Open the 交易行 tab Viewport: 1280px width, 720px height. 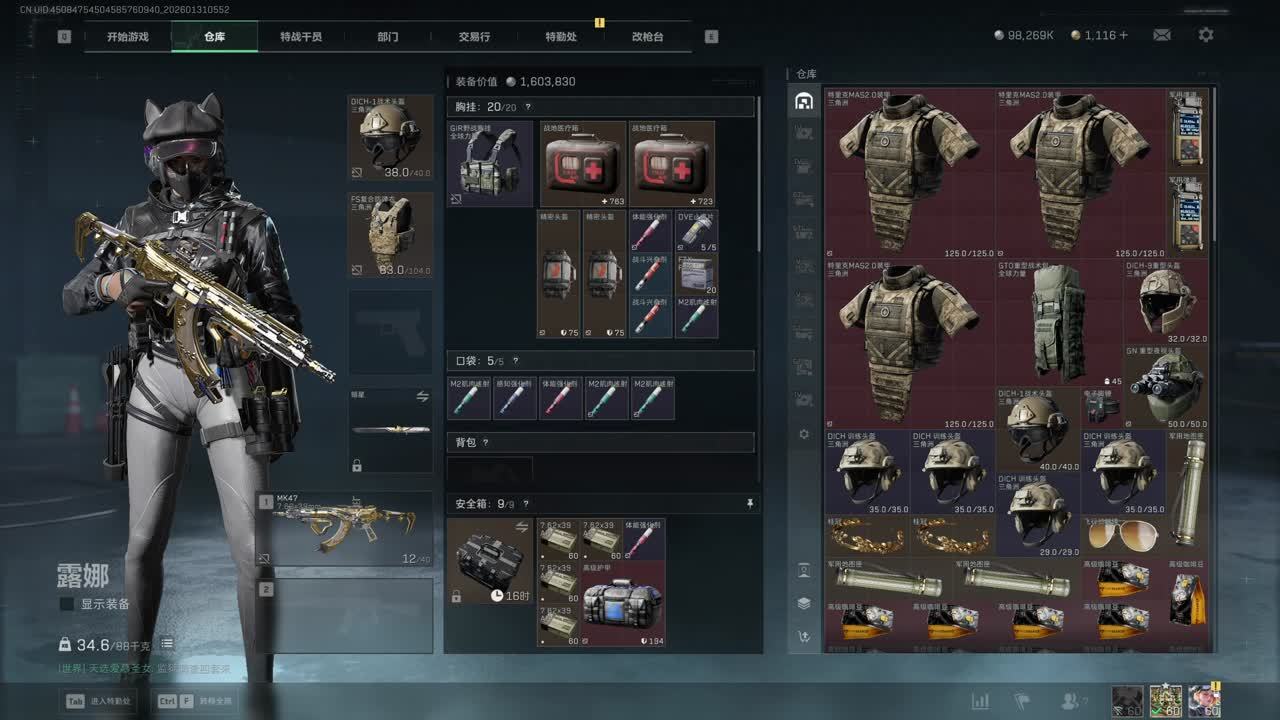pos(474,37)
